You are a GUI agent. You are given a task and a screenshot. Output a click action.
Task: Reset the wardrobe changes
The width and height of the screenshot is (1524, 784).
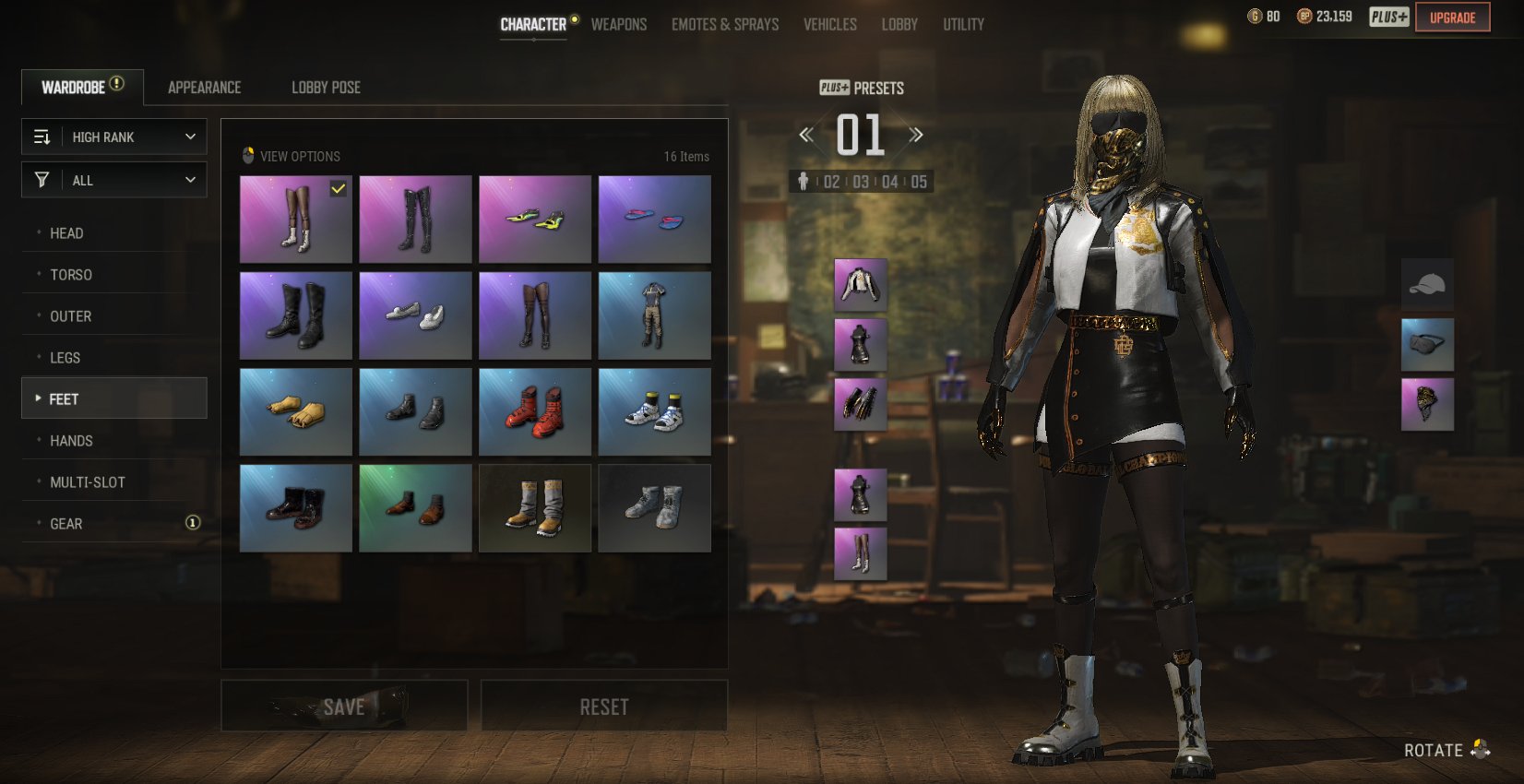(604, 707)
